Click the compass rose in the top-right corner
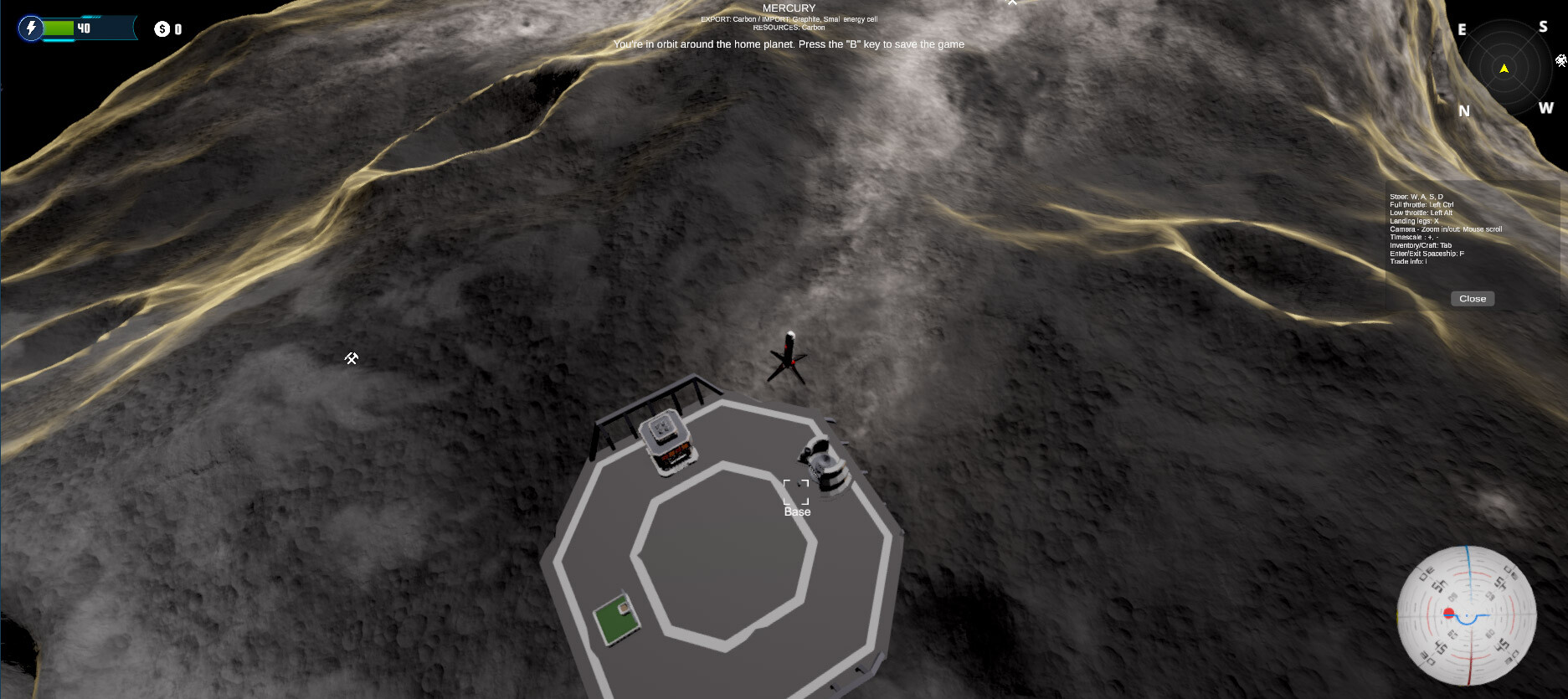Viewport: 1568px width, 699px height. click(x=1504, y=69)
